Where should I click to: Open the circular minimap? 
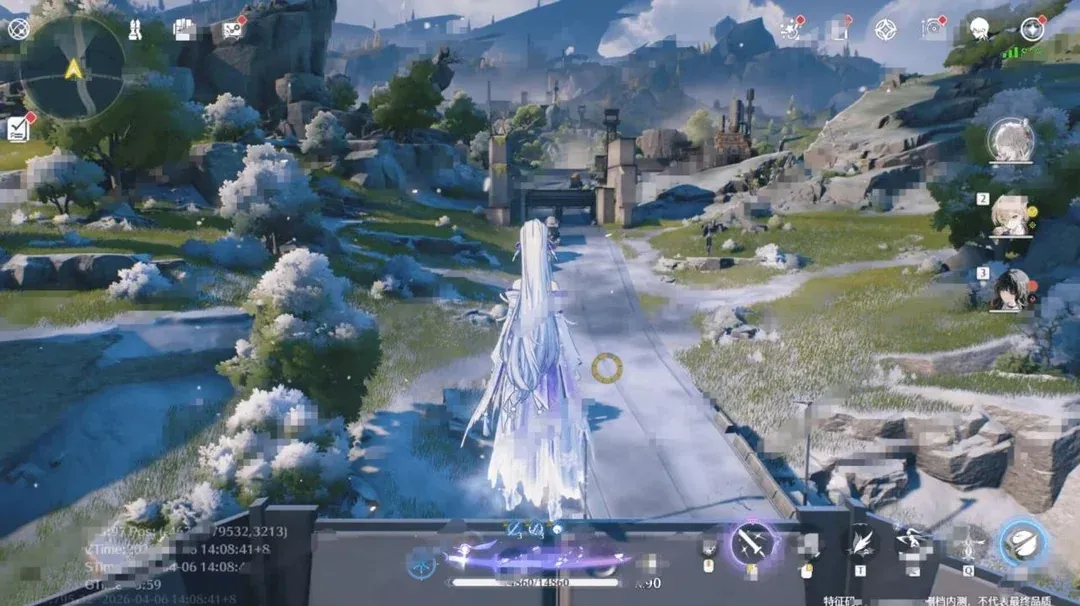pos(72,68)
